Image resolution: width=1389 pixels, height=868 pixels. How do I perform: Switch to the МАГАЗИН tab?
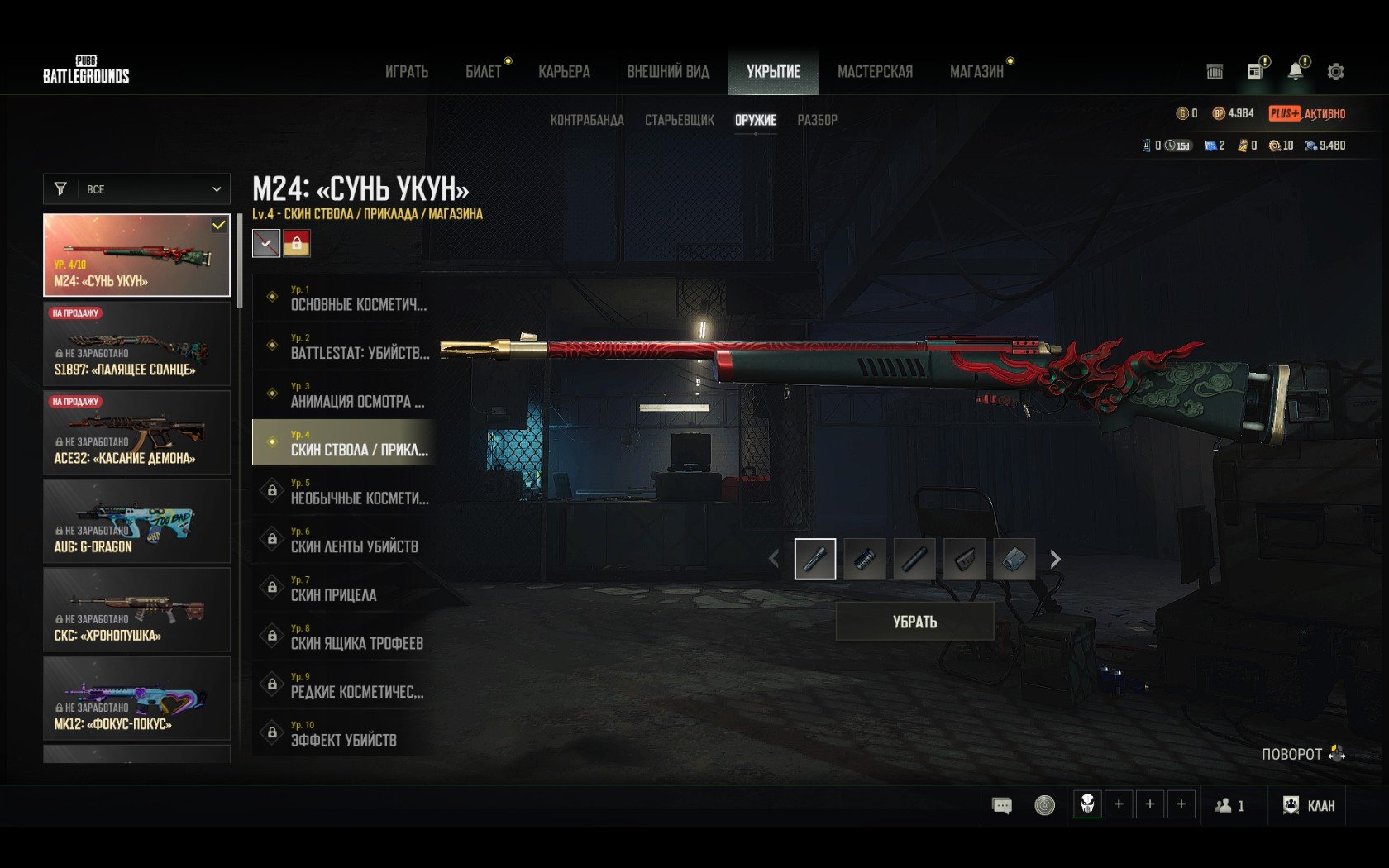coord(976,72)
